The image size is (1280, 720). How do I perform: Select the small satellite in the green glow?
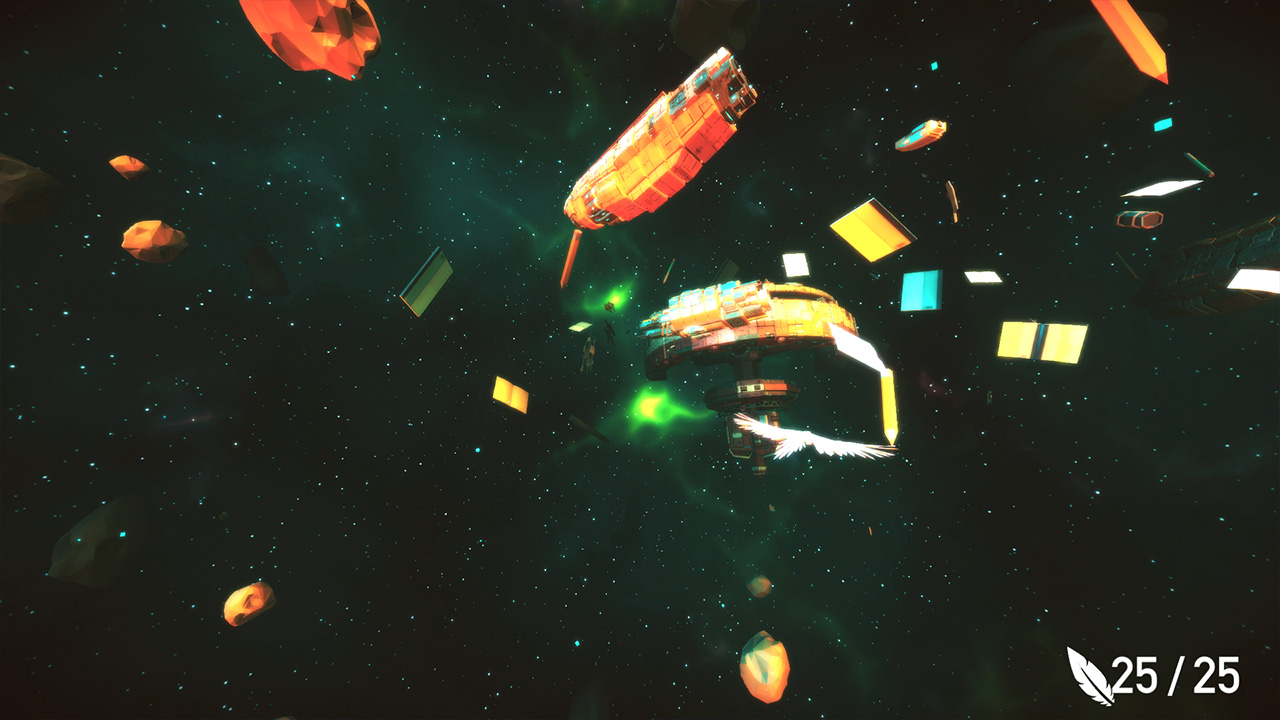click(x=610, y=305)
